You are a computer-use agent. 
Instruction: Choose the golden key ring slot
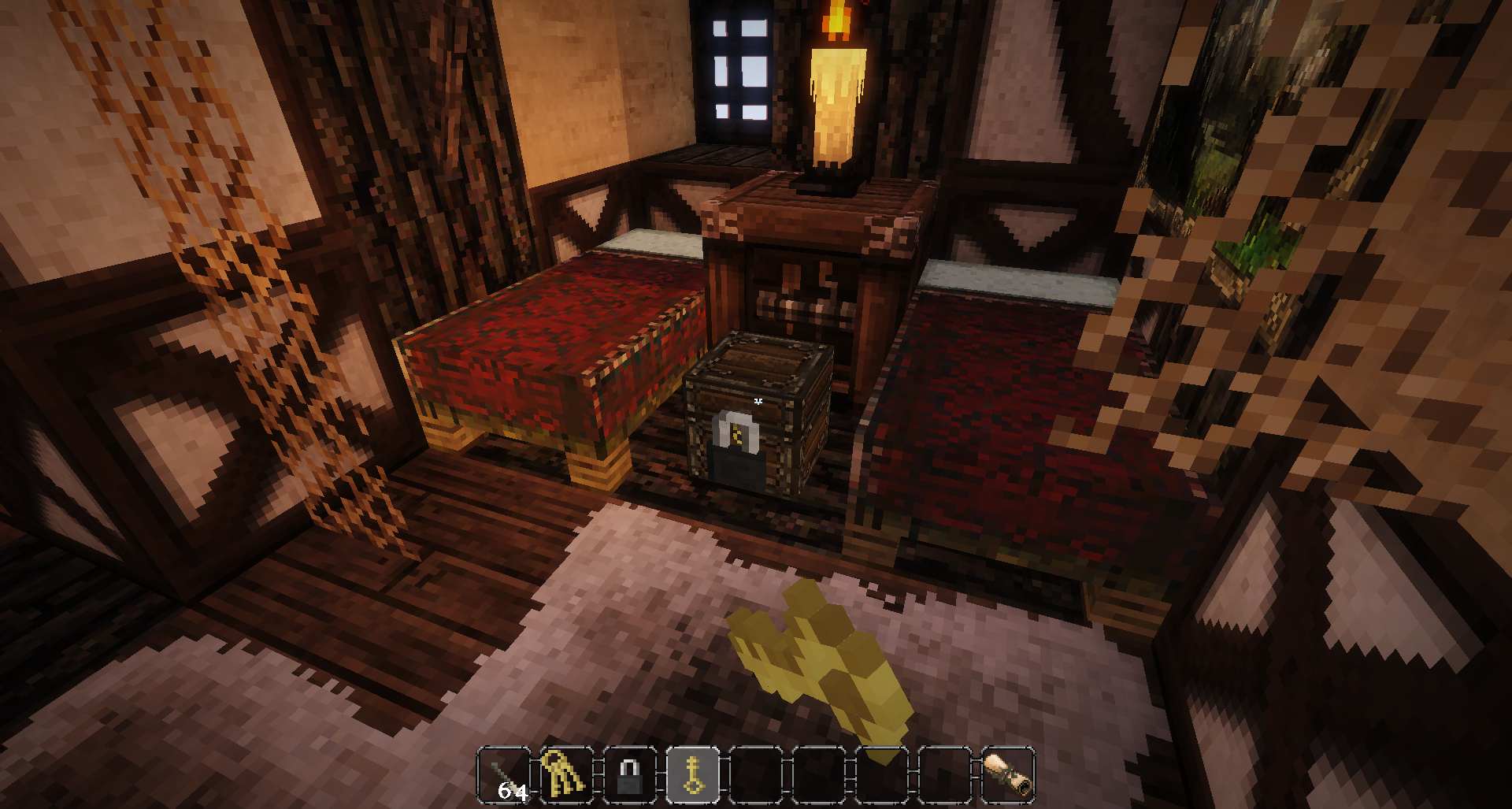pyautogui.click(x=566, y=775)
